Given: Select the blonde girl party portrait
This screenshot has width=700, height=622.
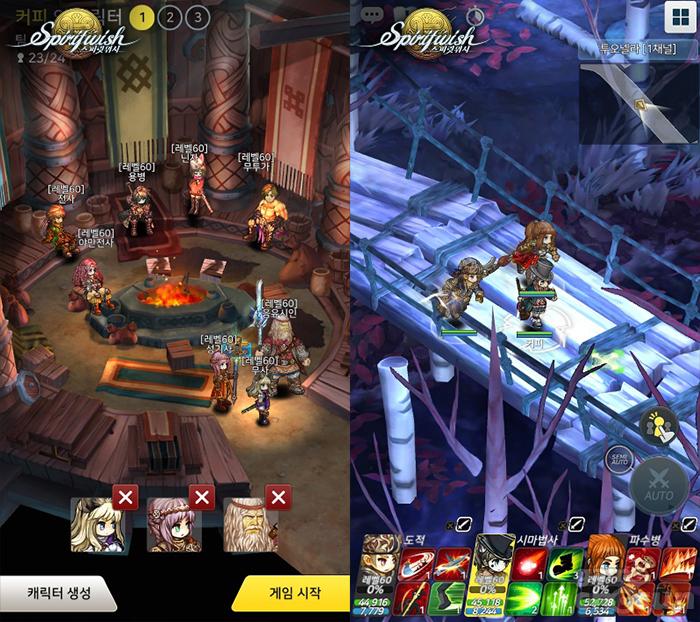Looking at the screenshot, I should 97,525.
